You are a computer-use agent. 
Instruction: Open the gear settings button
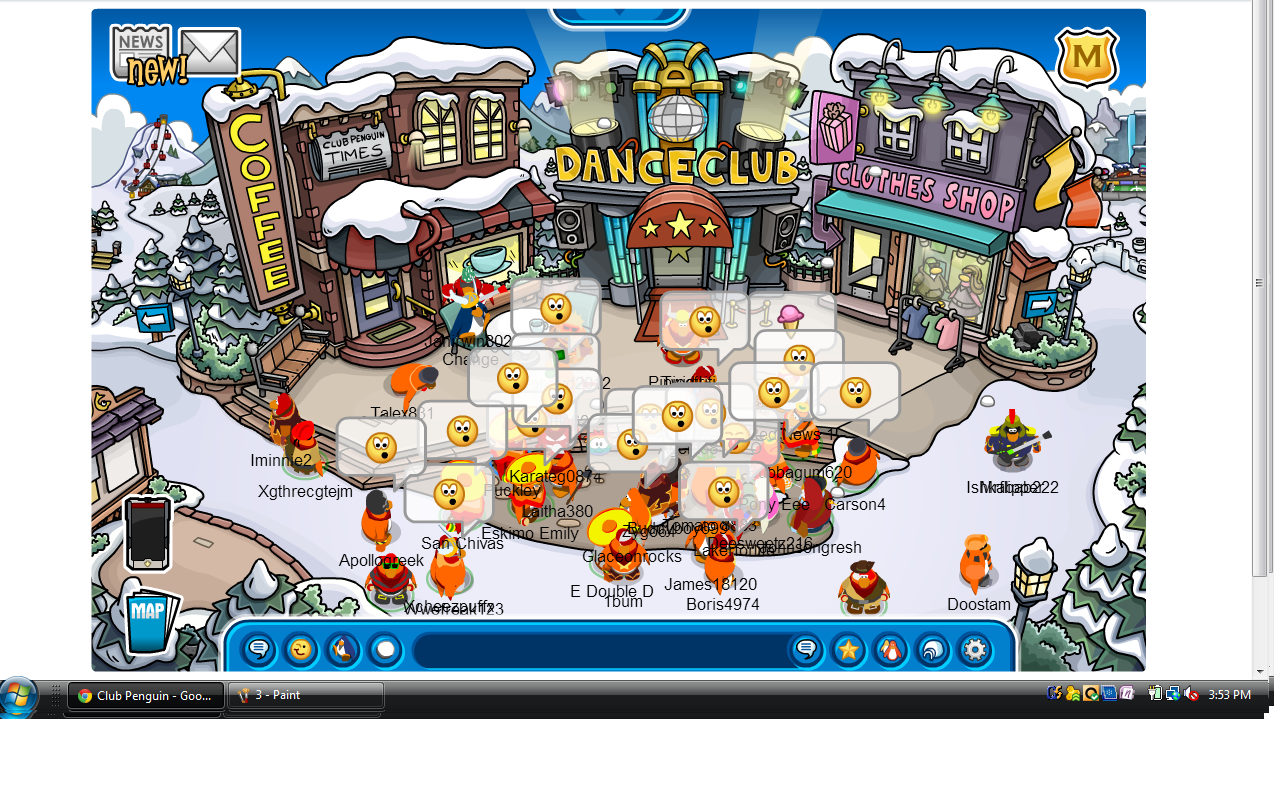pyautogui.click(x=974, y=650)
